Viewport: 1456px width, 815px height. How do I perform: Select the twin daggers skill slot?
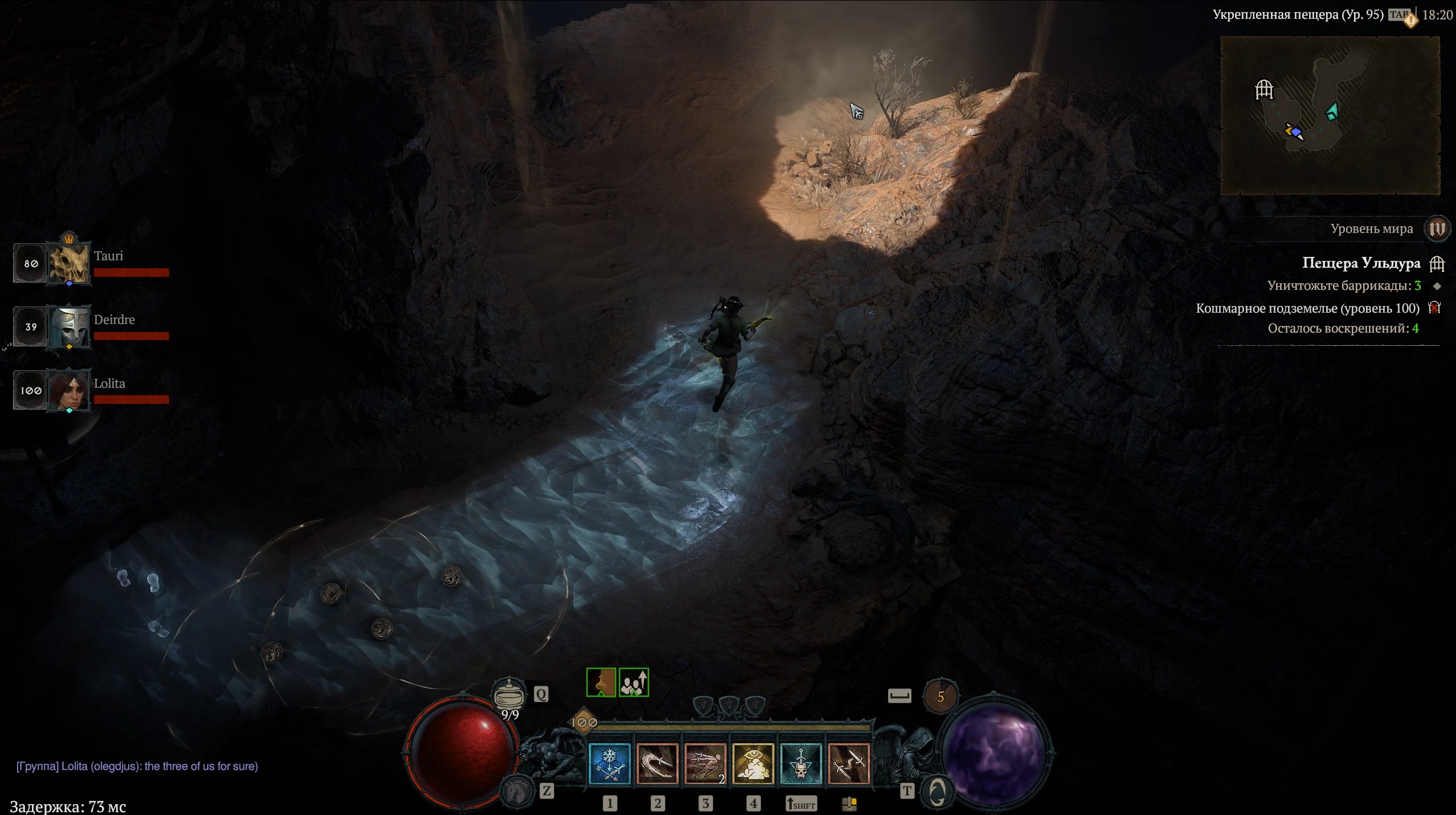[849, 764]
